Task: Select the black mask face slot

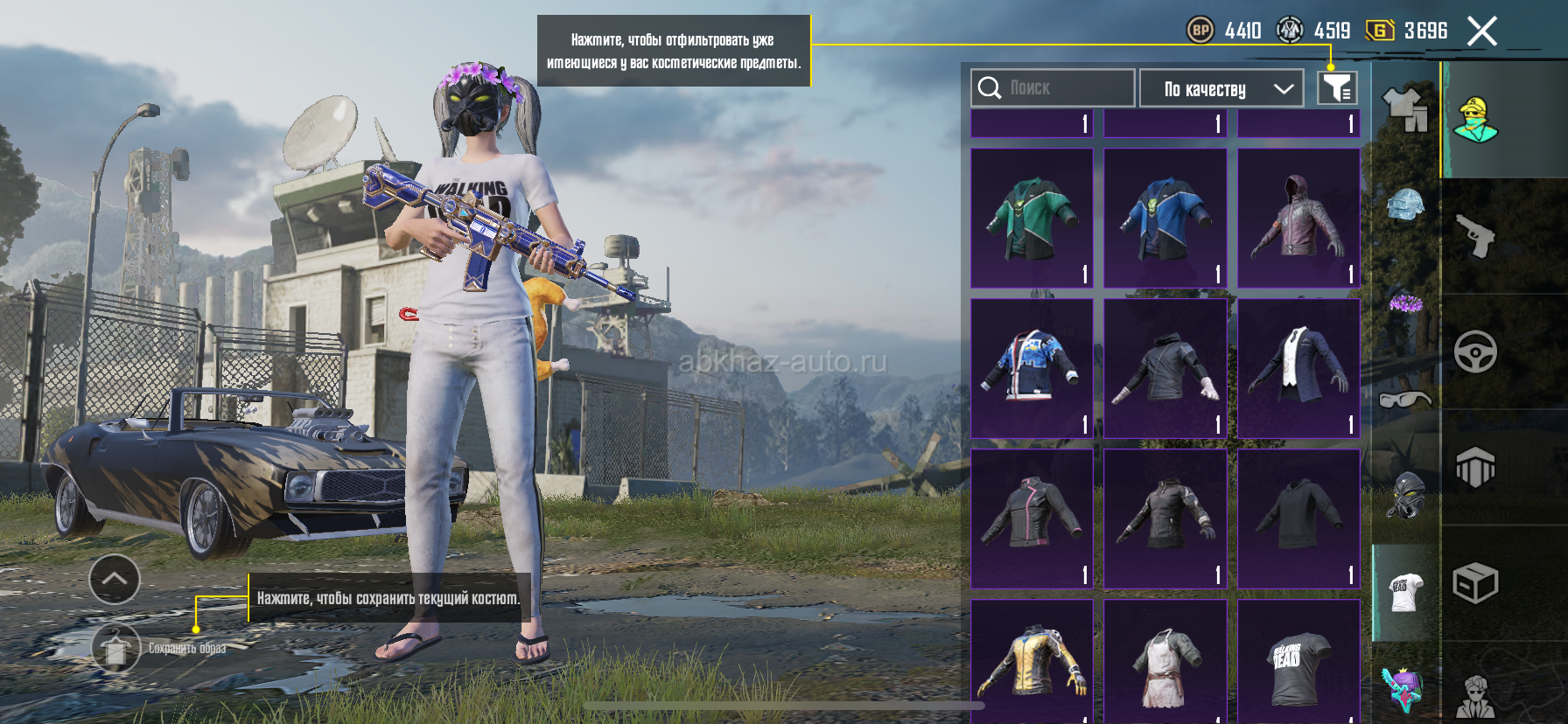Action: [1405, 495]
